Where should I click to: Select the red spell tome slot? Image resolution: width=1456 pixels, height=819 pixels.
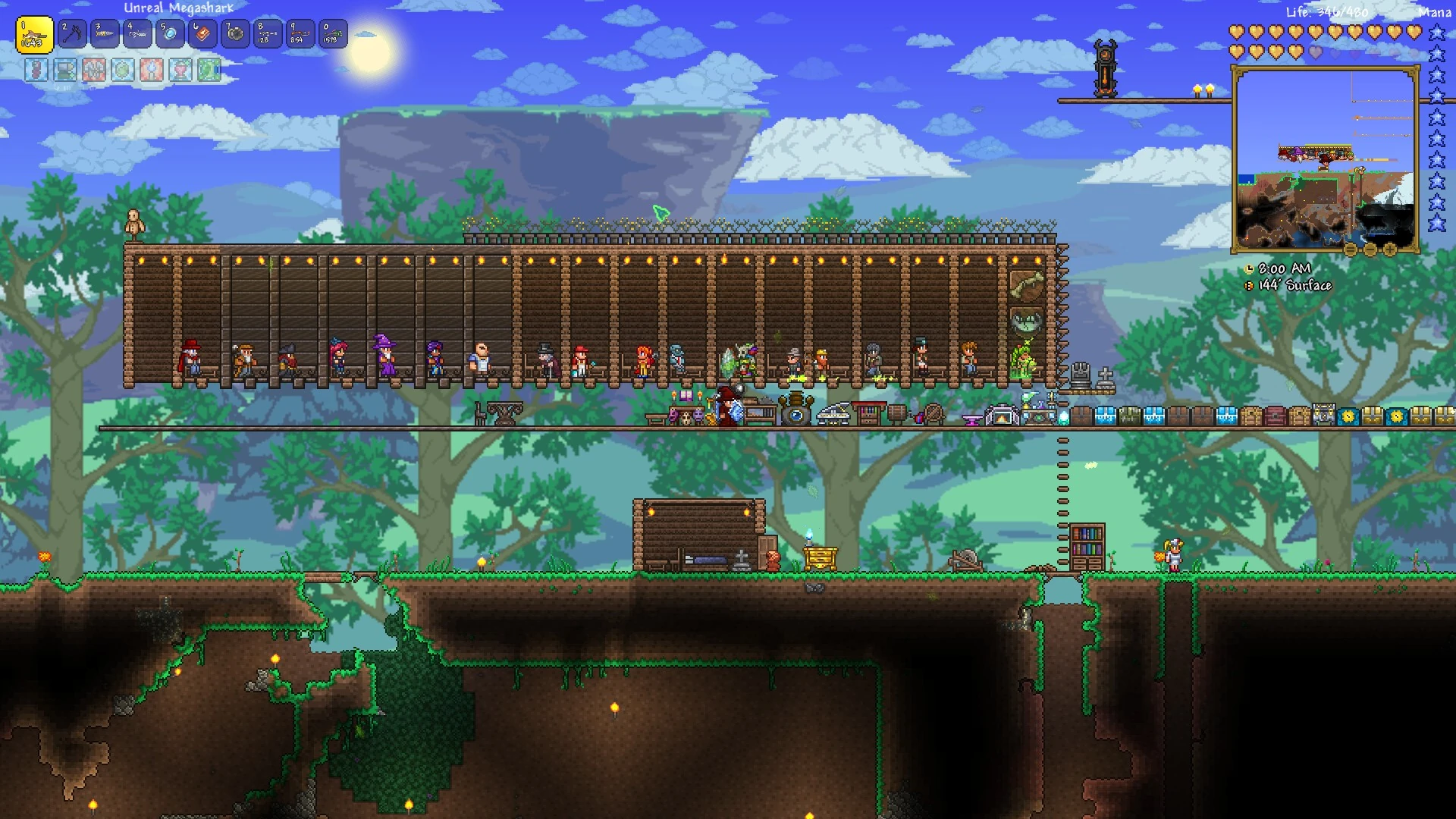click(202, 34)
